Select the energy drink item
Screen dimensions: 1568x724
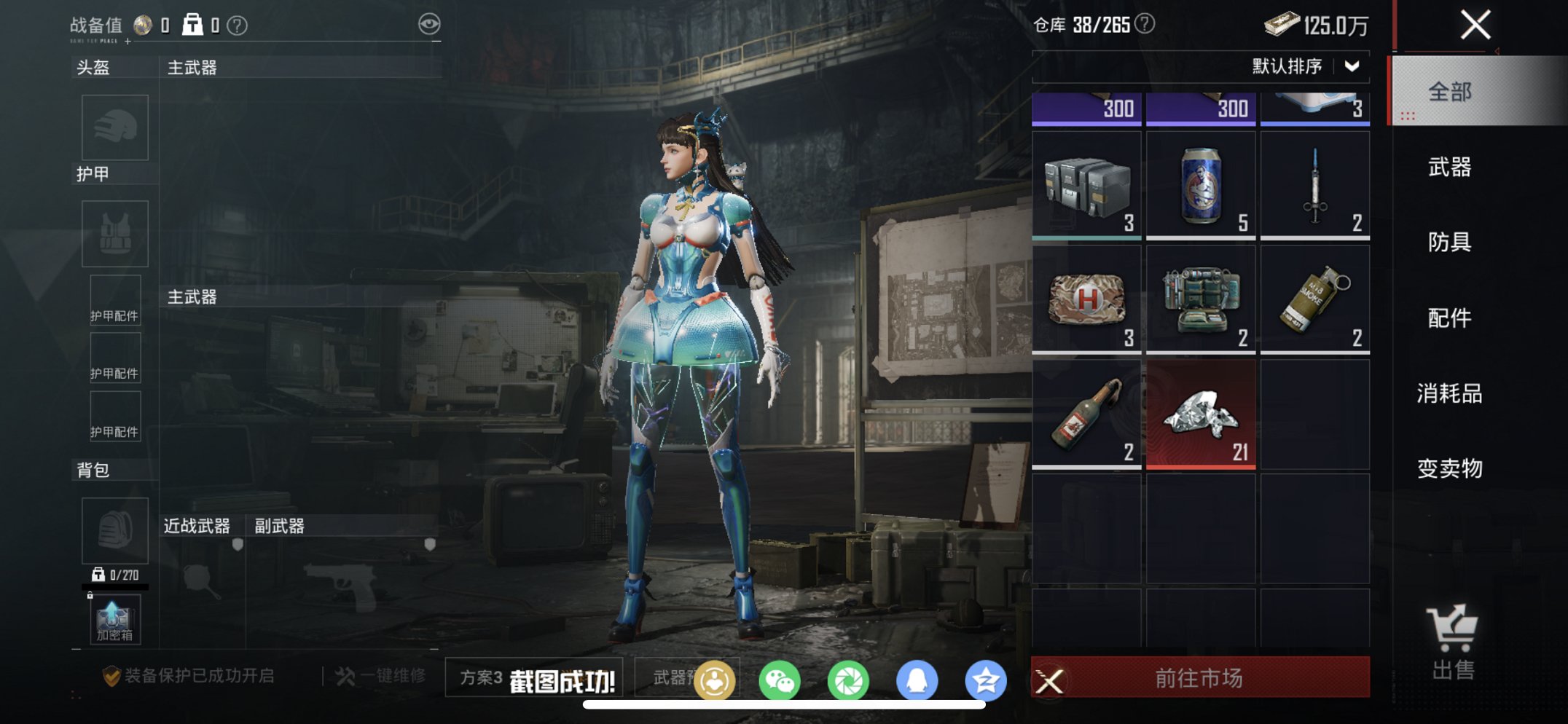point(1200,184)
